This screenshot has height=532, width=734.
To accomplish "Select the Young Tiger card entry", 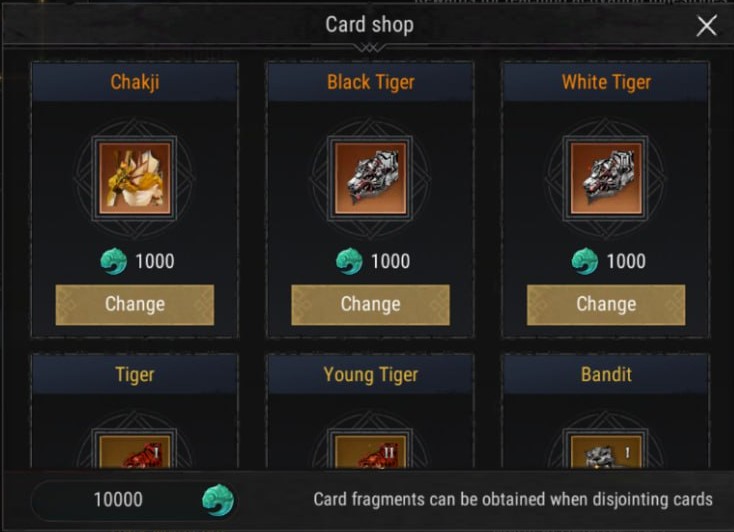I will [370, 450].
